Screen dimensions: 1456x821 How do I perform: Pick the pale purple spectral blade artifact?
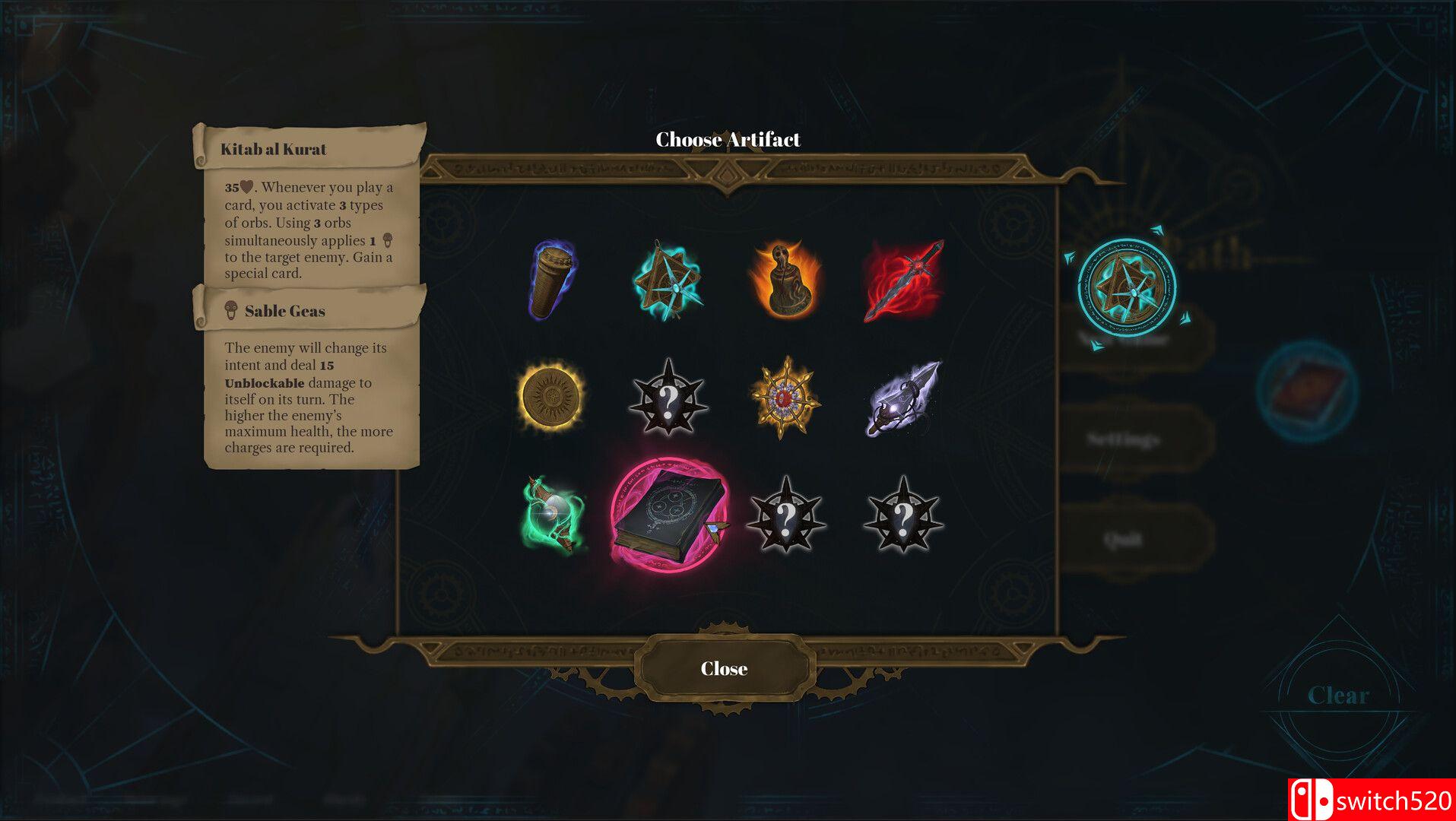pyautogui.click(x=903, y=397)
